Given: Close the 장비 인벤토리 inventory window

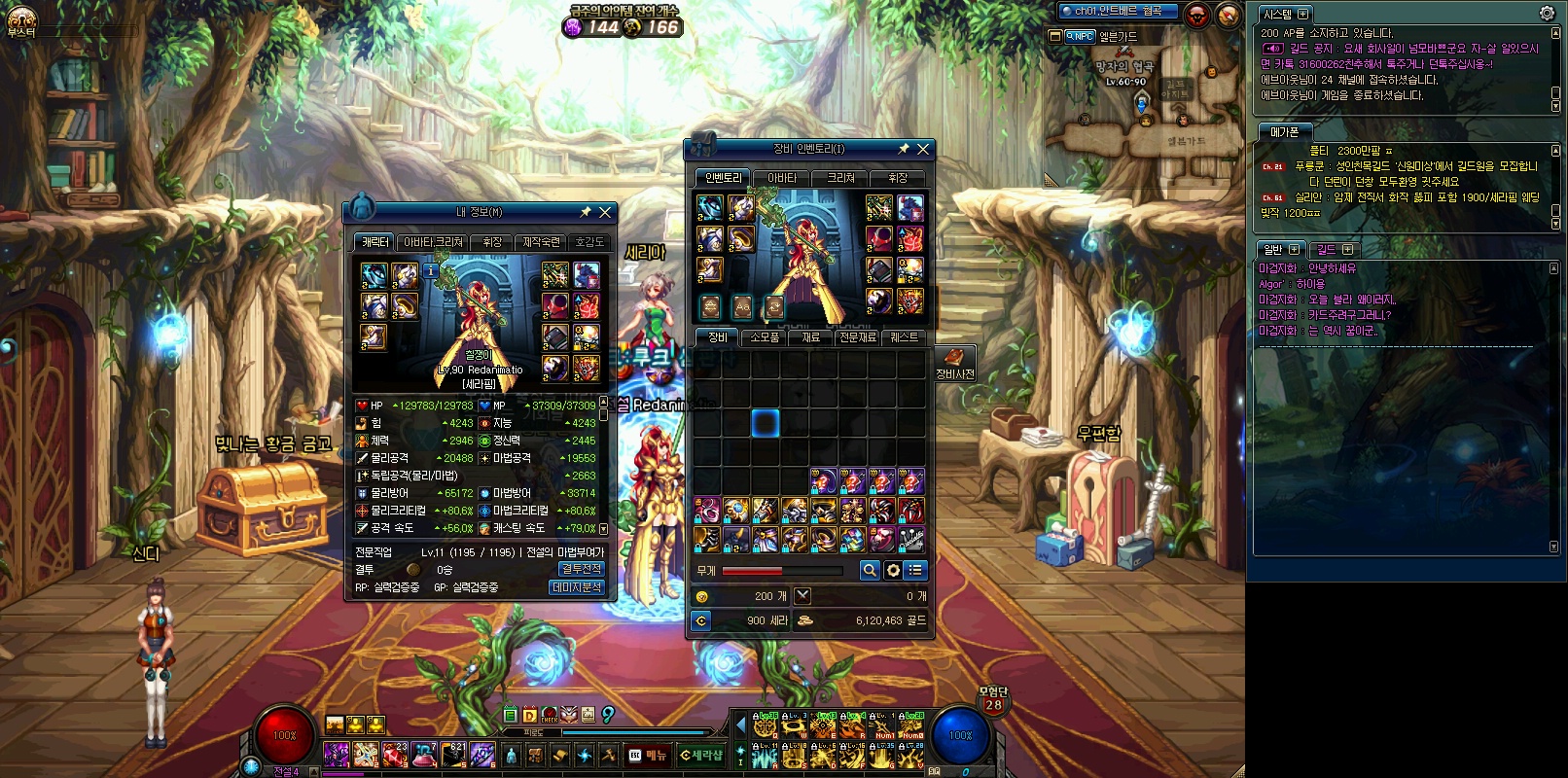Looking at the screenshot, I should [923, 149].
